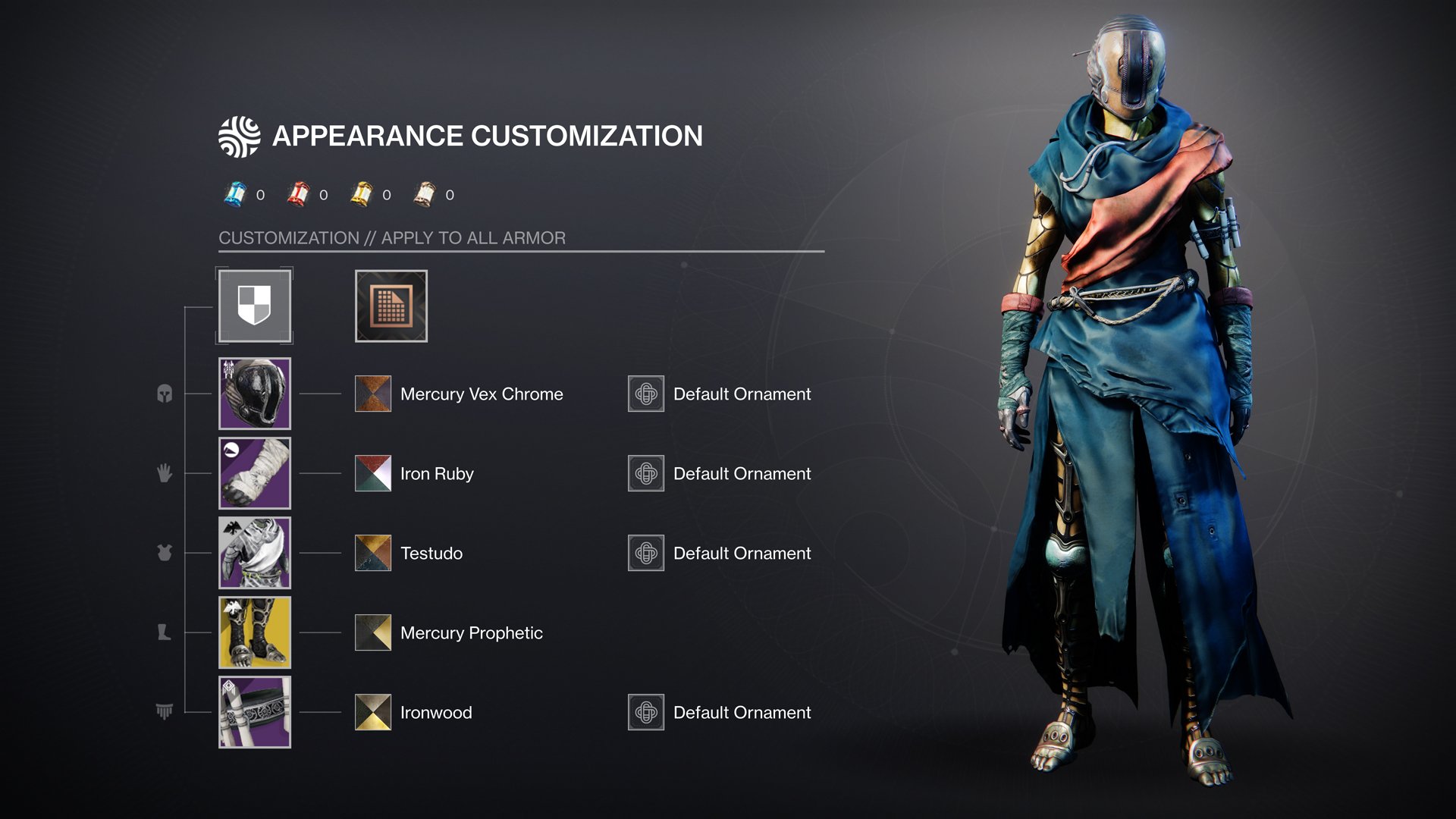Image resolution: width=1456 pixels, height=819 pixels.
Task: Choose the gauntlets' Default Ornament slot
Action: [646, 473]
